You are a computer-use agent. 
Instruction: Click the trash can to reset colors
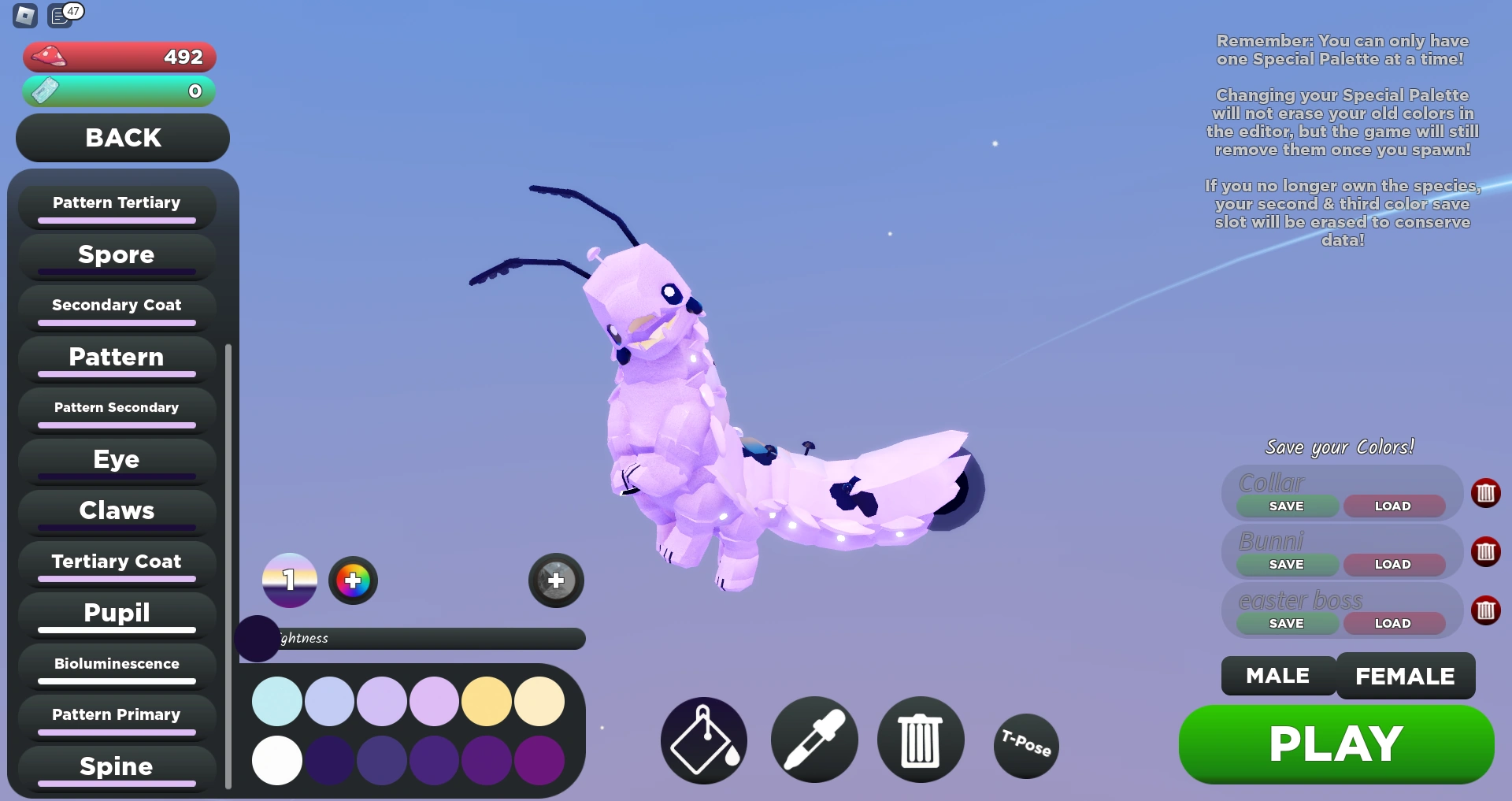click(920, 740)
